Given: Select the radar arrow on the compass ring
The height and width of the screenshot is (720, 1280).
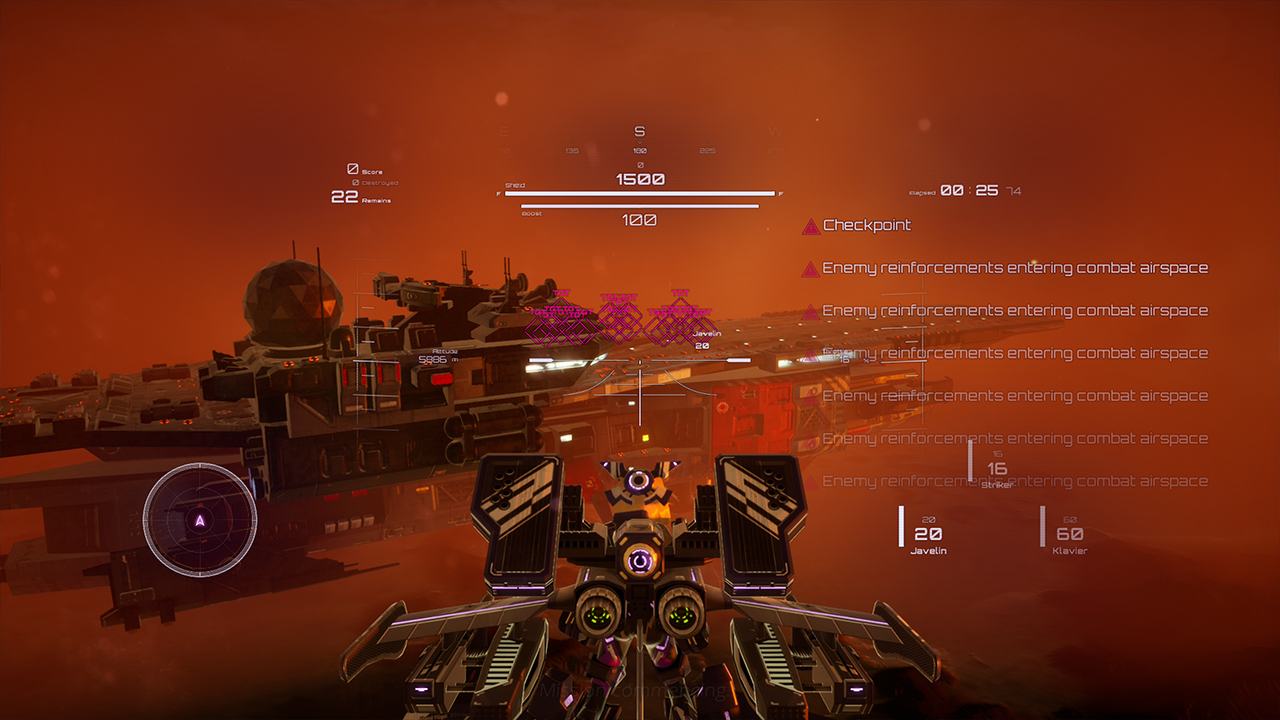Looking at the screenshot, I should click(x=199, y=519).
